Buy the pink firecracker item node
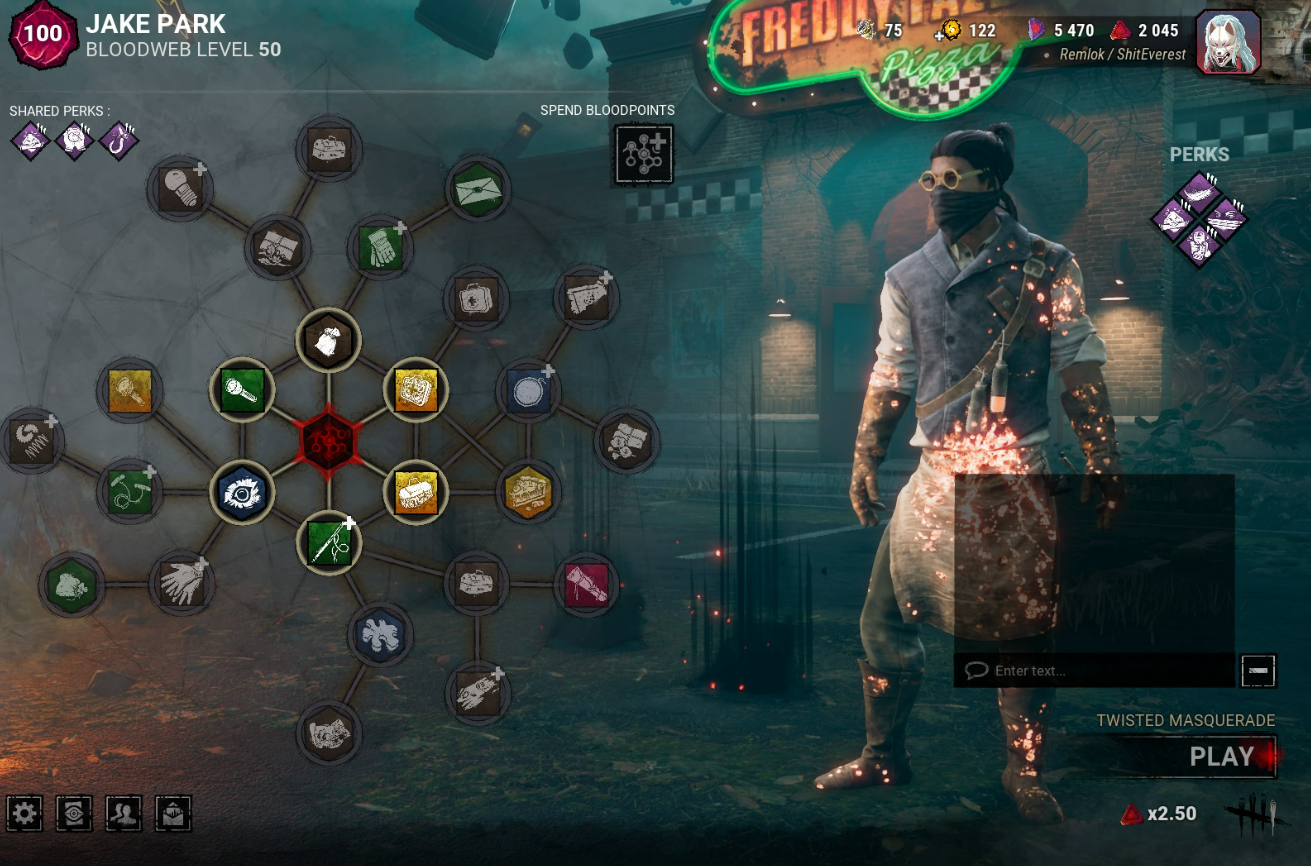Screen dimensions: 1311x866 point(586,584)
